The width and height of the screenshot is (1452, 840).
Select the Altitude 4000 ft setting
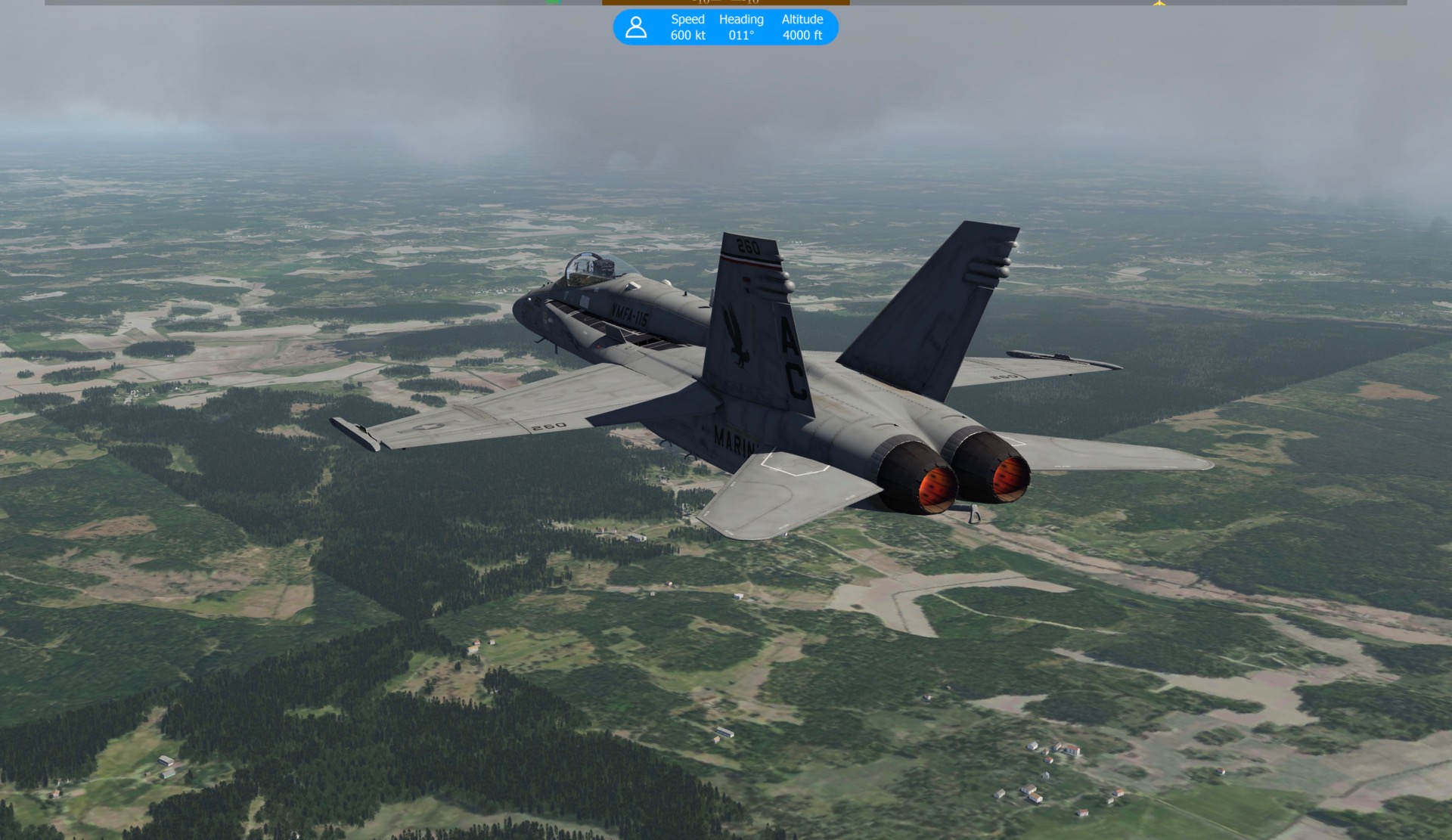[802, 27]
